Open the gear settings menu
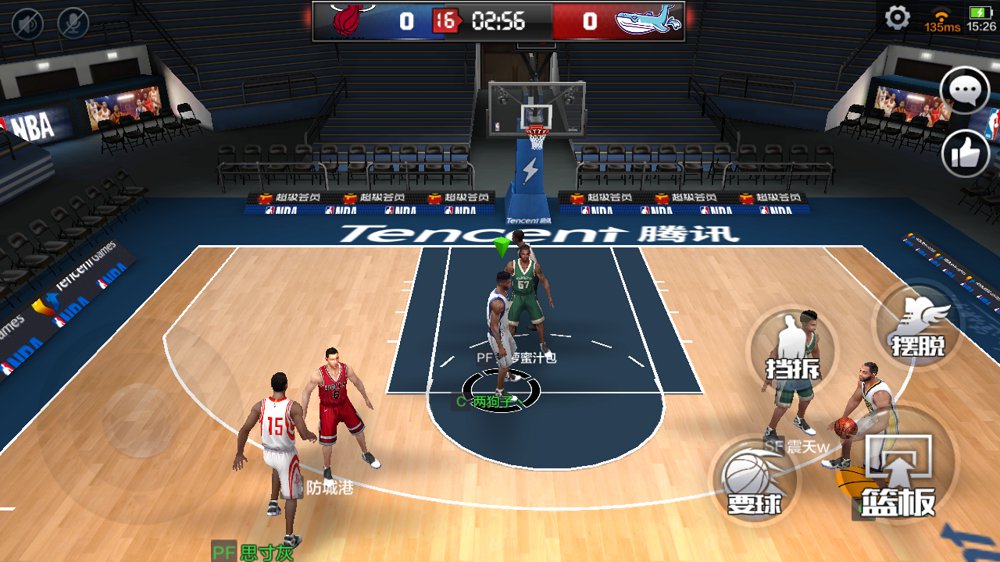Image resolution: width=1000 pixels, height=562 pixels. pos(897,18)
